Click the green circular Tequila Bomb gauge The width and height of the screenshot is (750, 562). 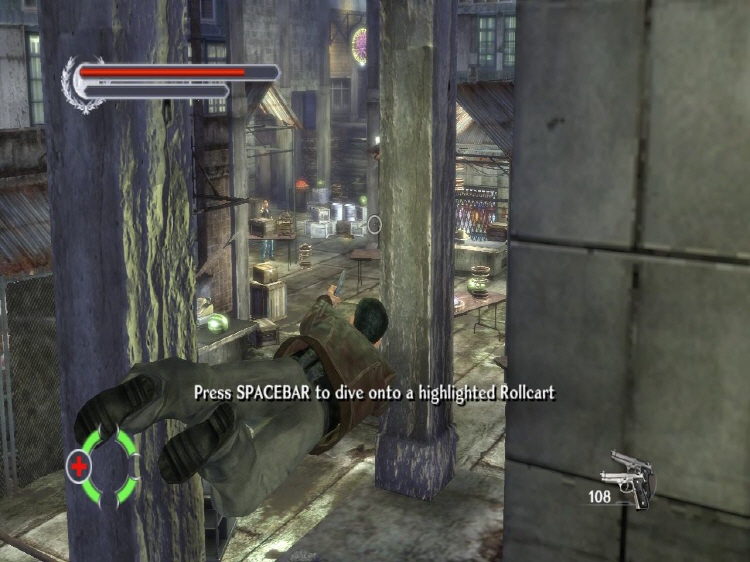tap(110, 465)
